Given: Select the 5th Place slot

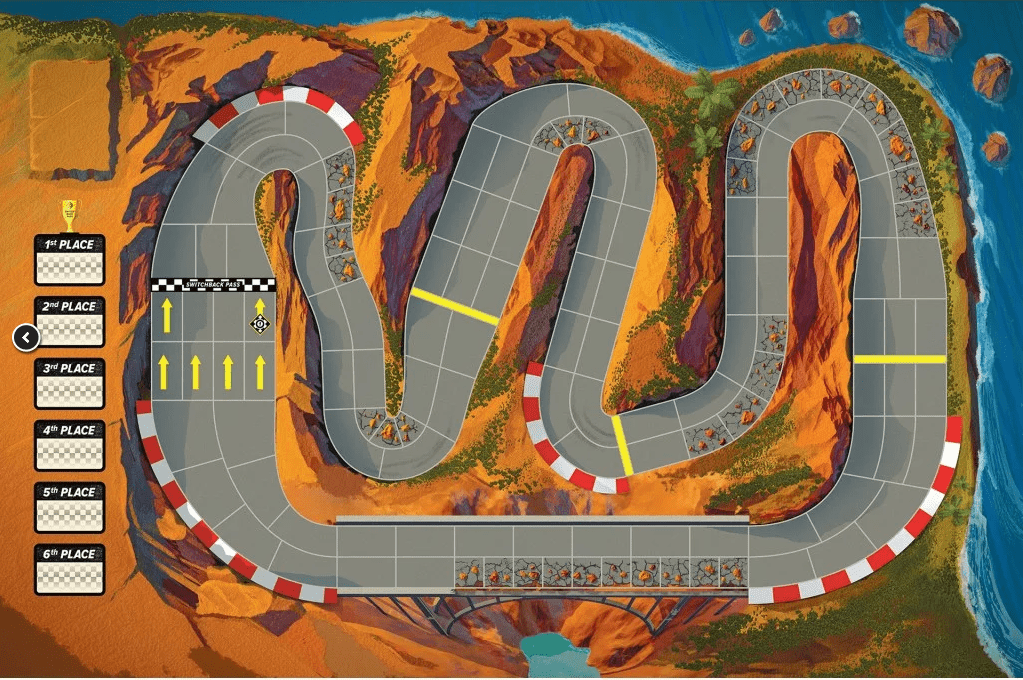Looking at the screenshot, I should (x=70, y=508).
